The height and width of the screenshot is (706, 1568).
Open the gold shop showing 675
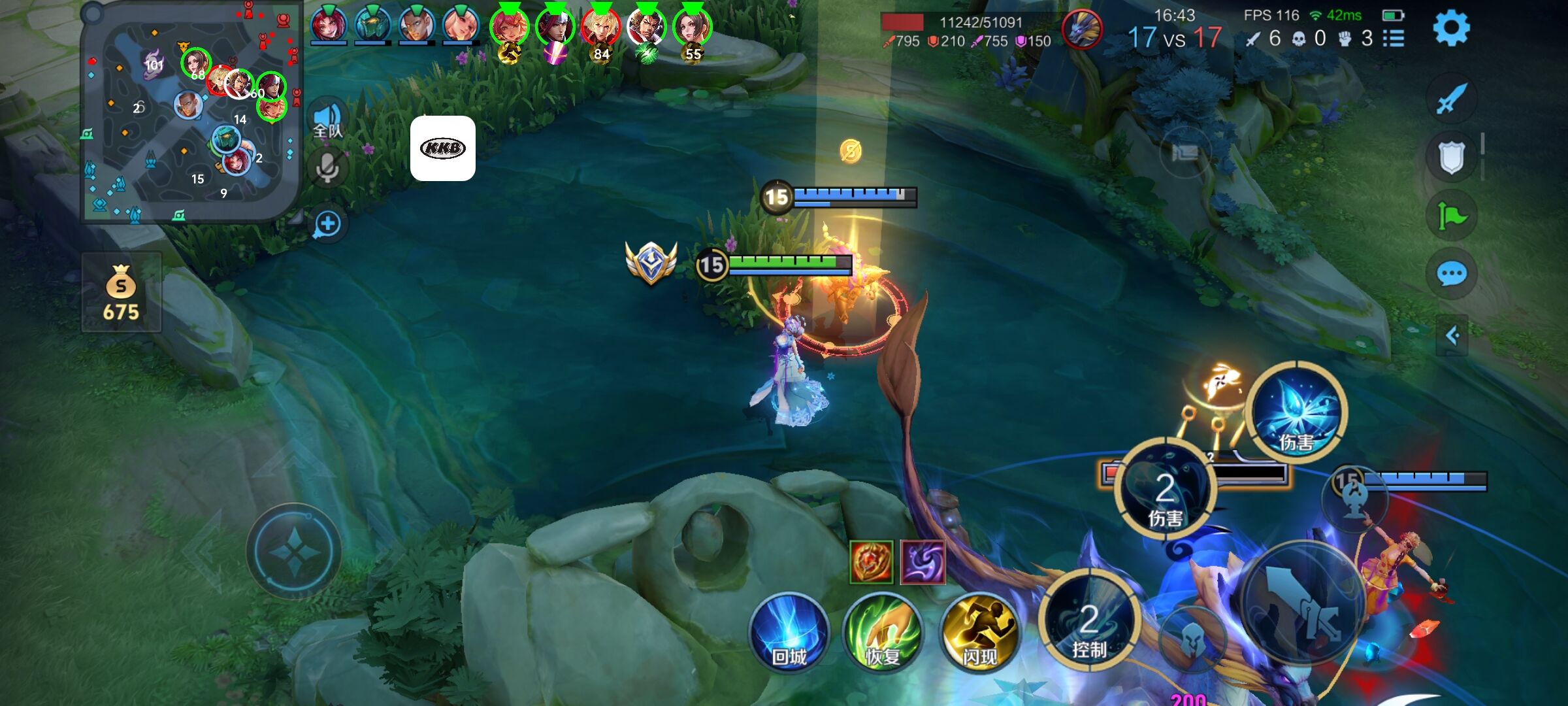tap(122, 293)
